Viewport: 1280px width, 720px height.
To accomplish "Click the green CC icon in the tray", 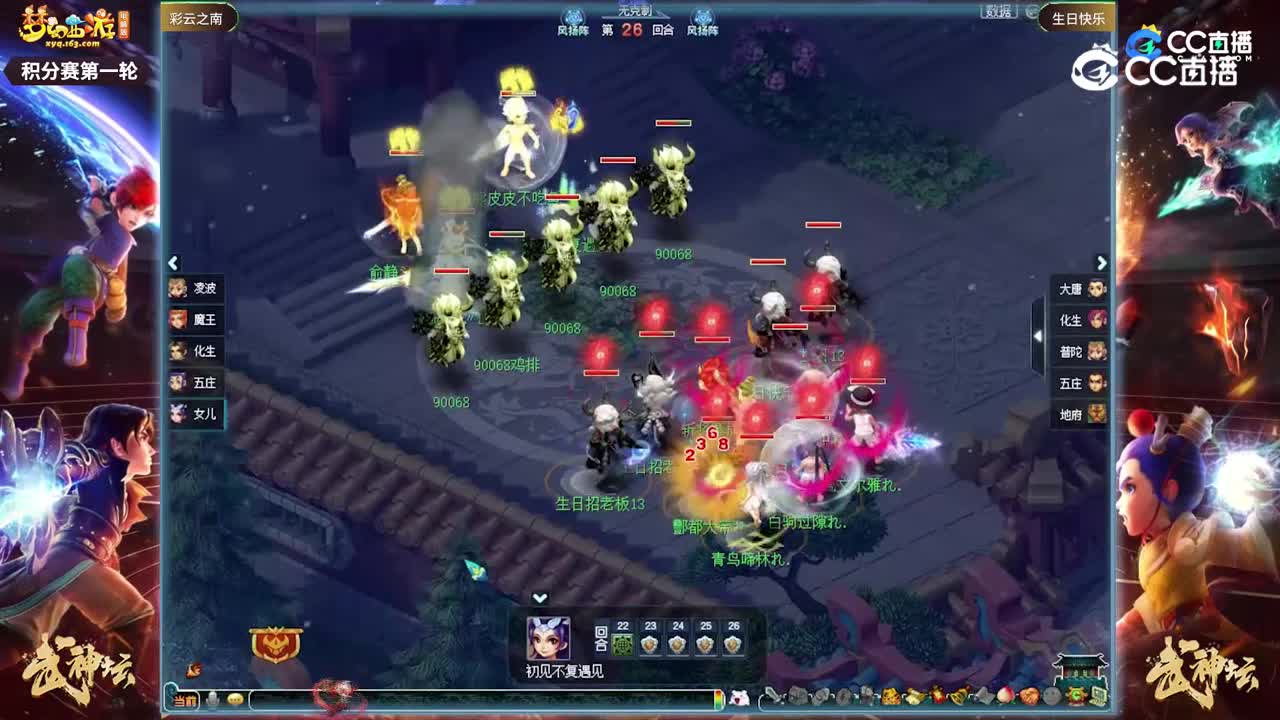I will [x=1077, y=697].
